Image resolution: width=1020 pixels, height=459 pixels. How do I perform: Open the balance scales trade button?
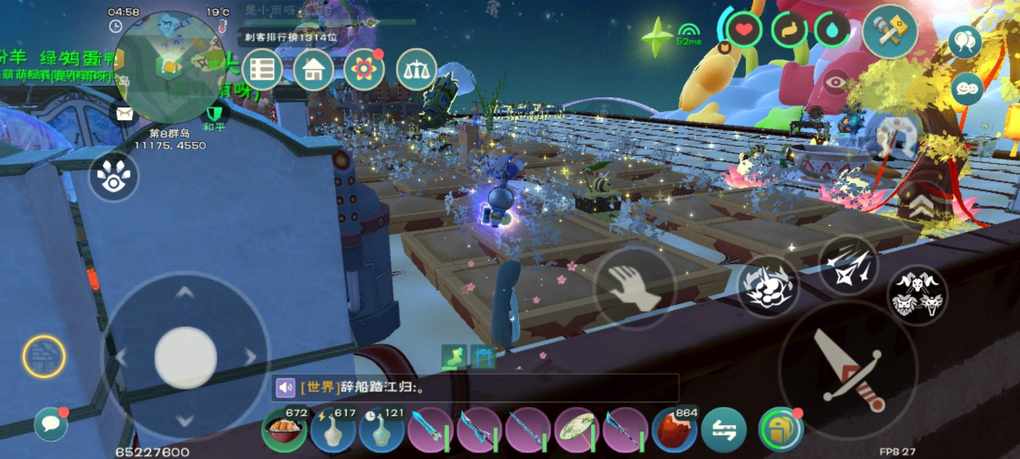click(417, 69)
